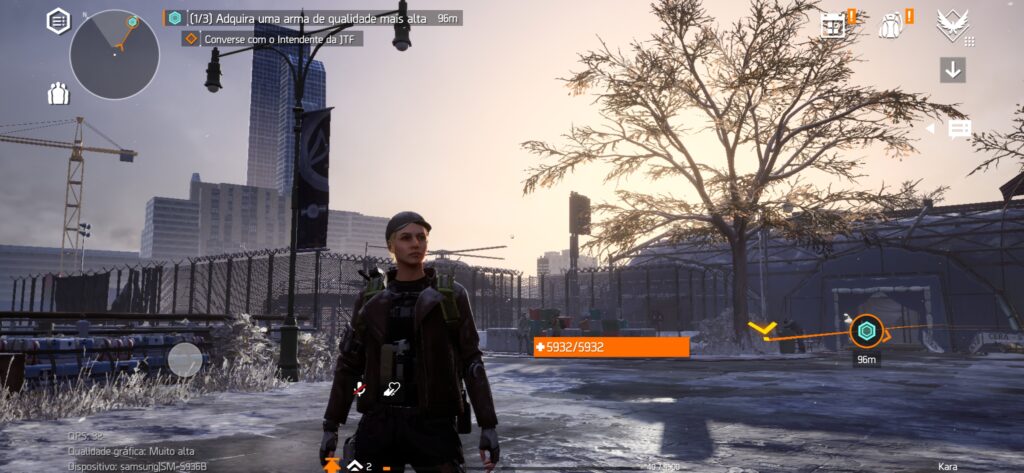The width and height of the screenshot is (1024, 473).
Task: Tap the hexagon waypoint marker showing 96m
Action: click(865, 331)
